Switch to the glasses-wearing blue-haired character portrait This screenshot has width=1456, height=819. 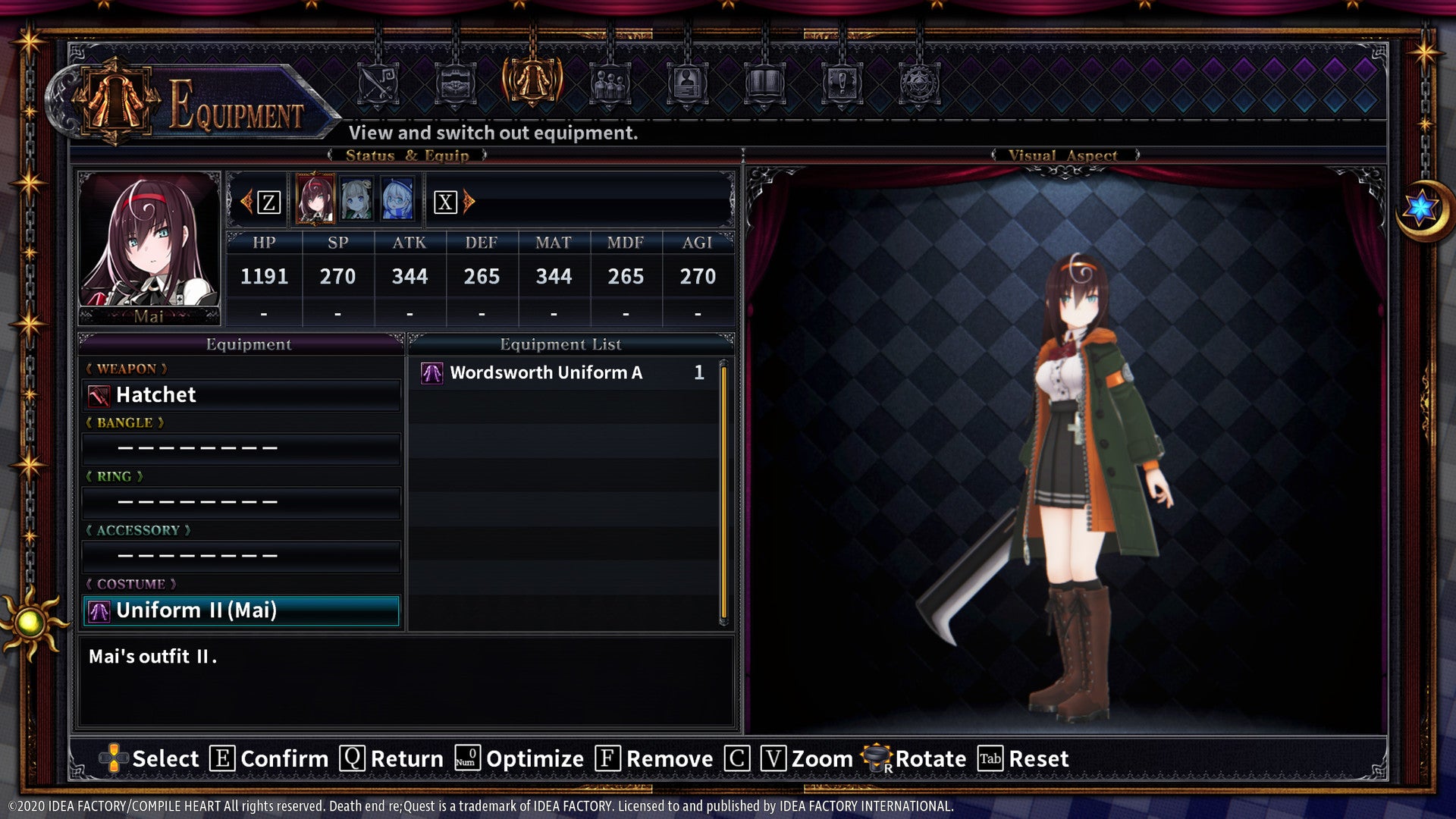pyautogui.click(x=397, y=199)
